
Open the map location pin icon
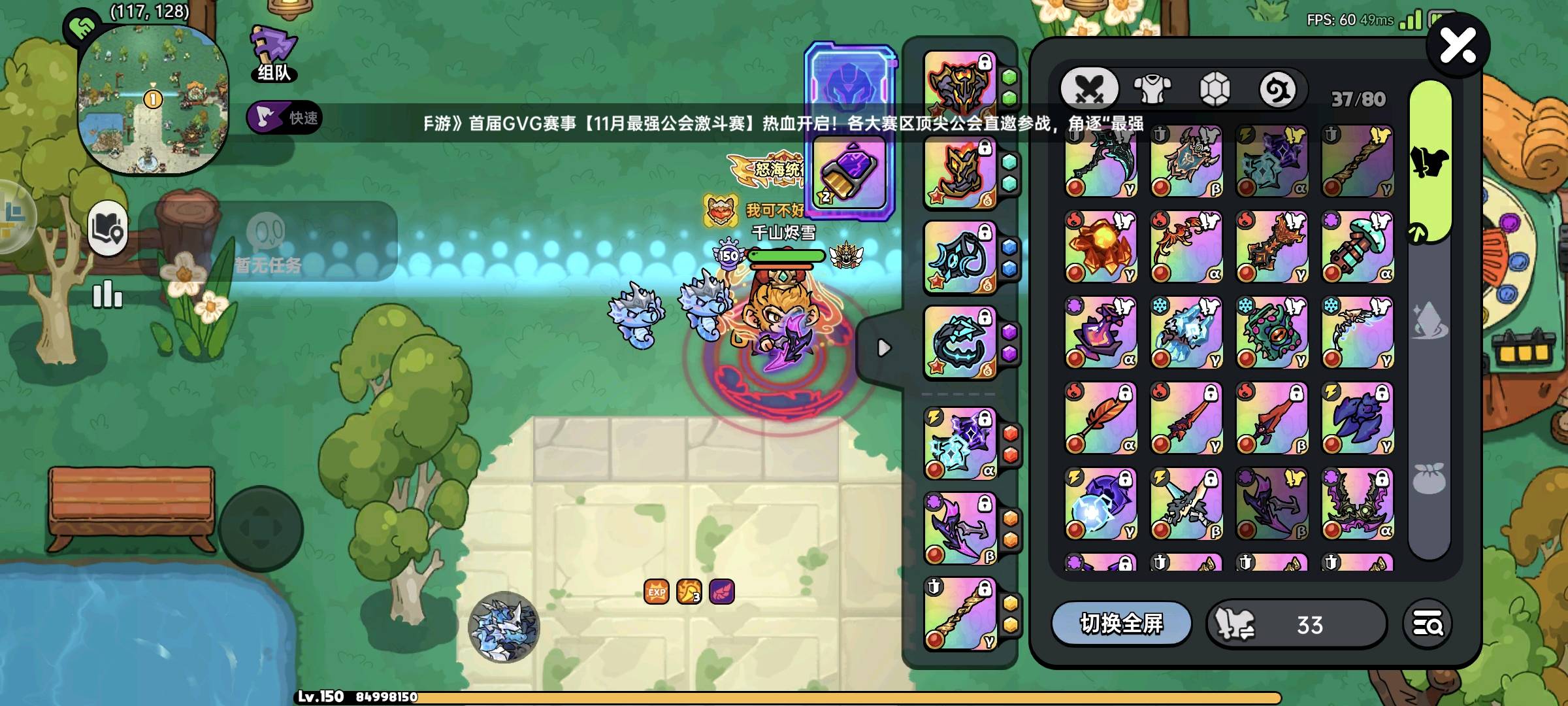click(x=108, y=228)
